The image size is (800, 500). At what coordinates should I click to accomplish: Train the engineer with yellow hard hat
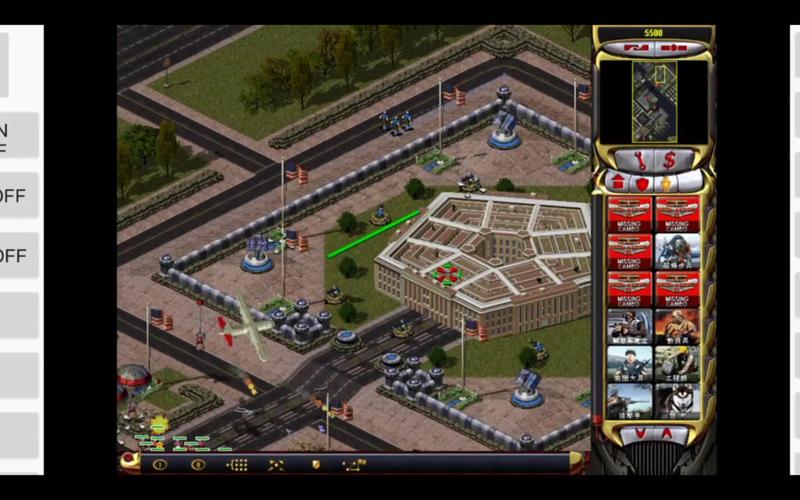(x=677, y=363)
